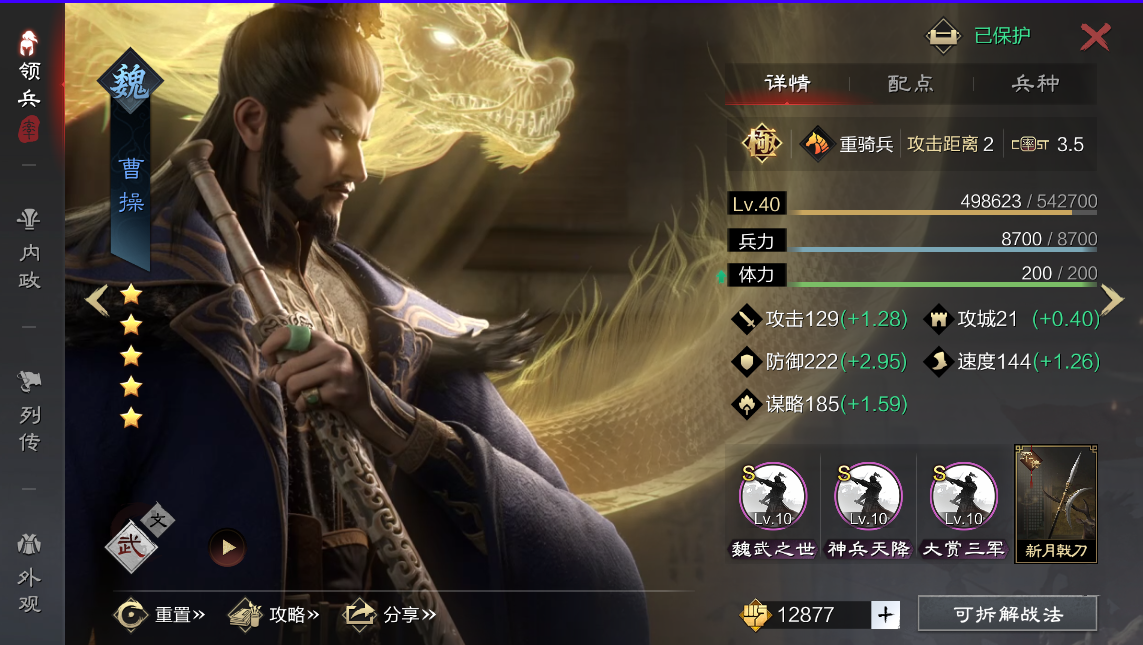Select the 详情 tab

(787, 84)
